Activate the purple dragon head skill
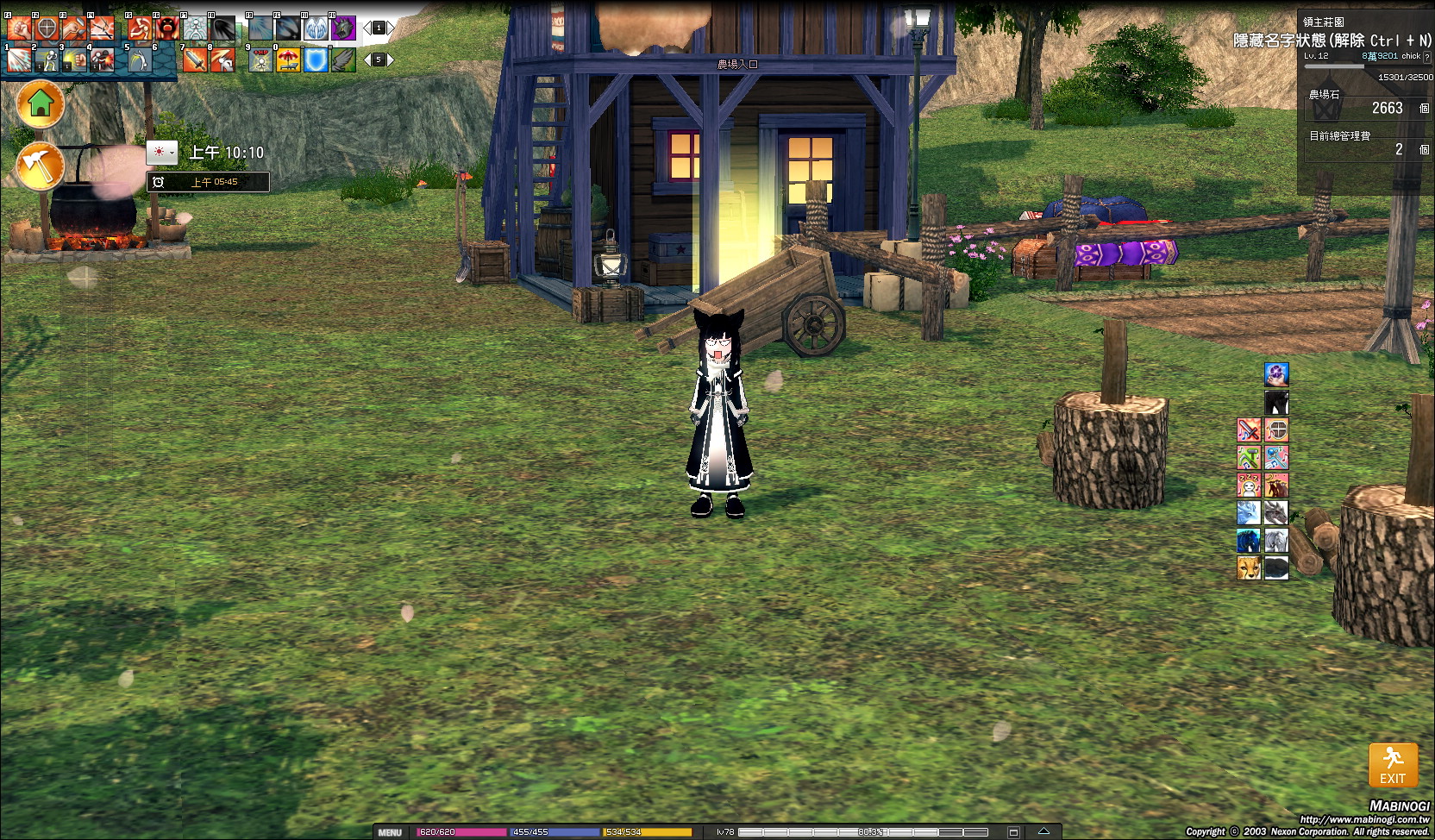1435x840 pixels. pyautogui.click(x=343, y=28)
